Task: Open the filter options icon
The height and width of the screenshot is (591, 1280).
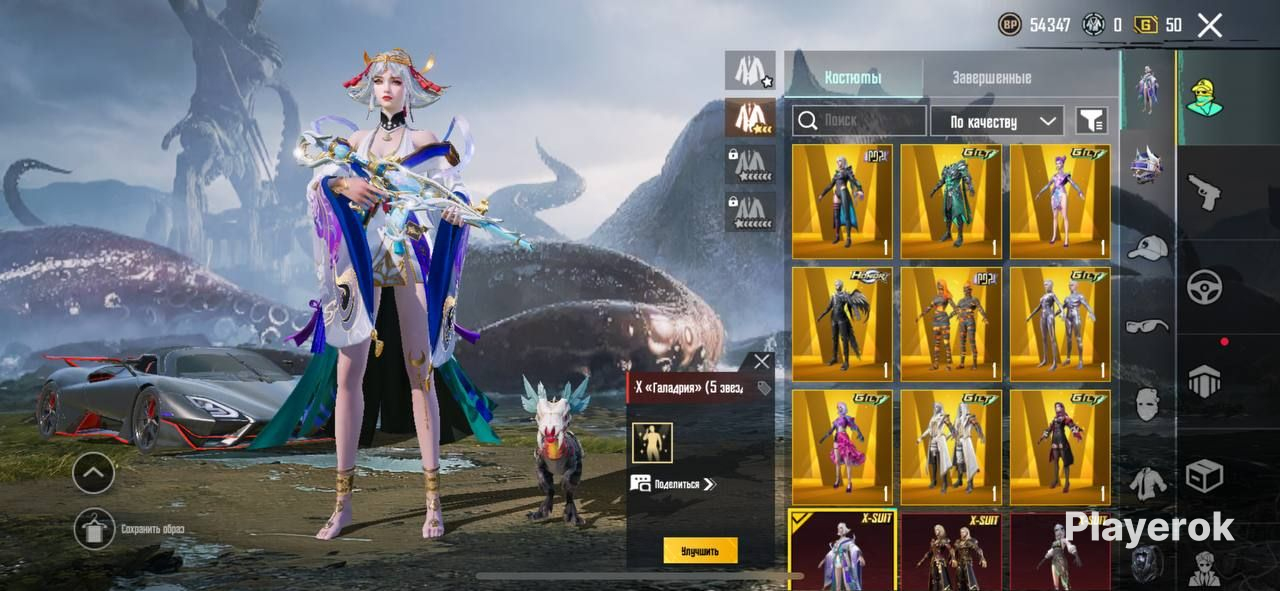Action: 1091,121
